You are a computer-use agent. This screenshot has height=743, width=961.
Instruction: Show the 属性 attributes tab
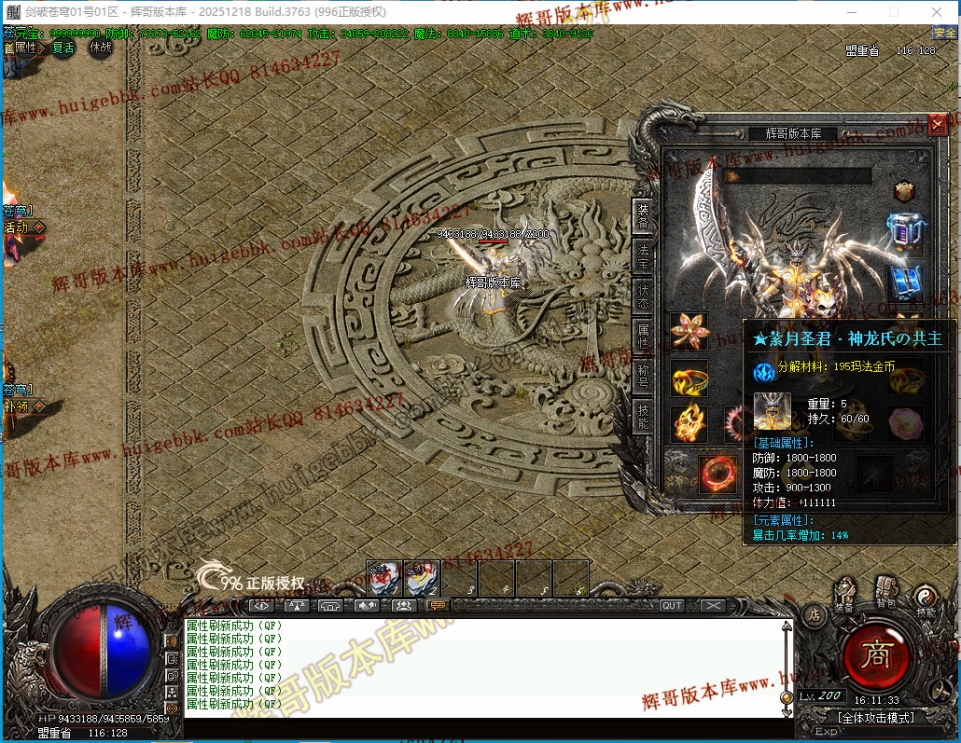coord(643,335)
